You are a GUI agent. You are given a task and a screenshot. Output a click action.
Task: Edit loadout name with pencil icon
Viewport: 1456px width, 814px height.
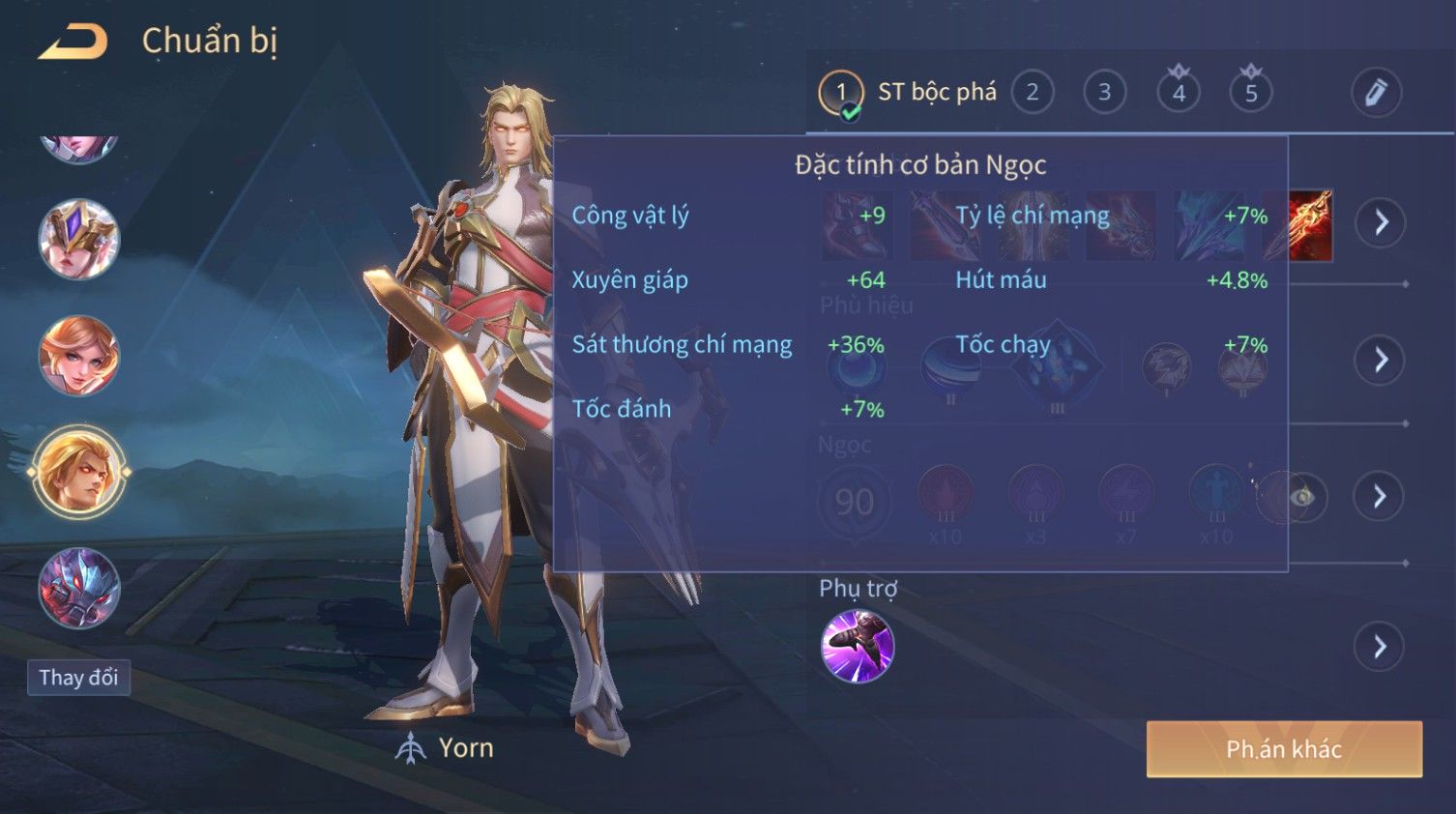tap(1375, 93)
